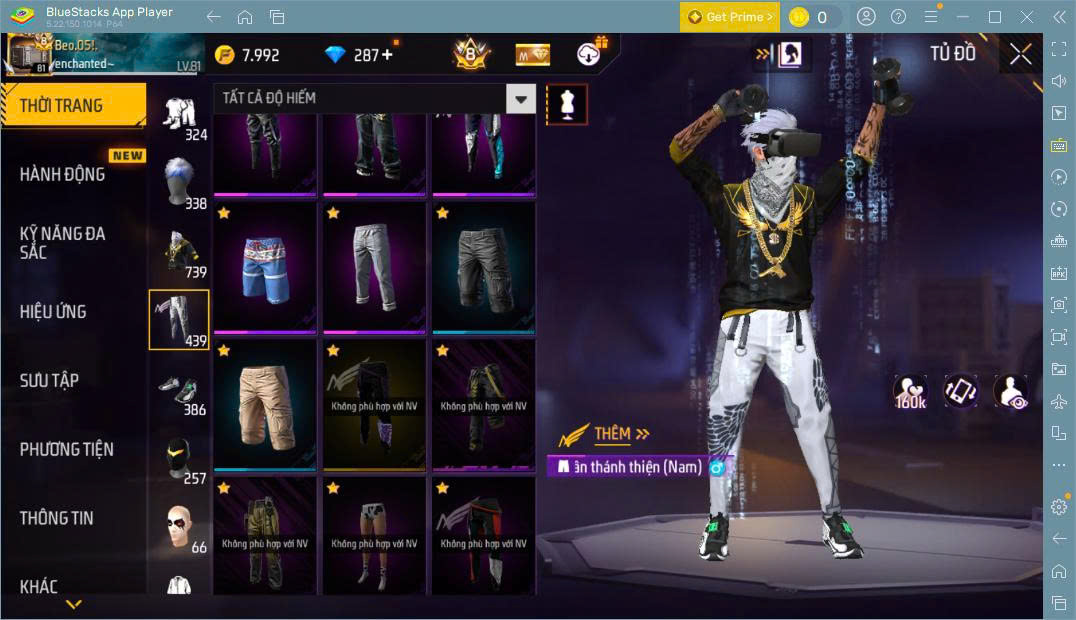Choose the khaki cargo shorts item

click(x=265, y=405)
